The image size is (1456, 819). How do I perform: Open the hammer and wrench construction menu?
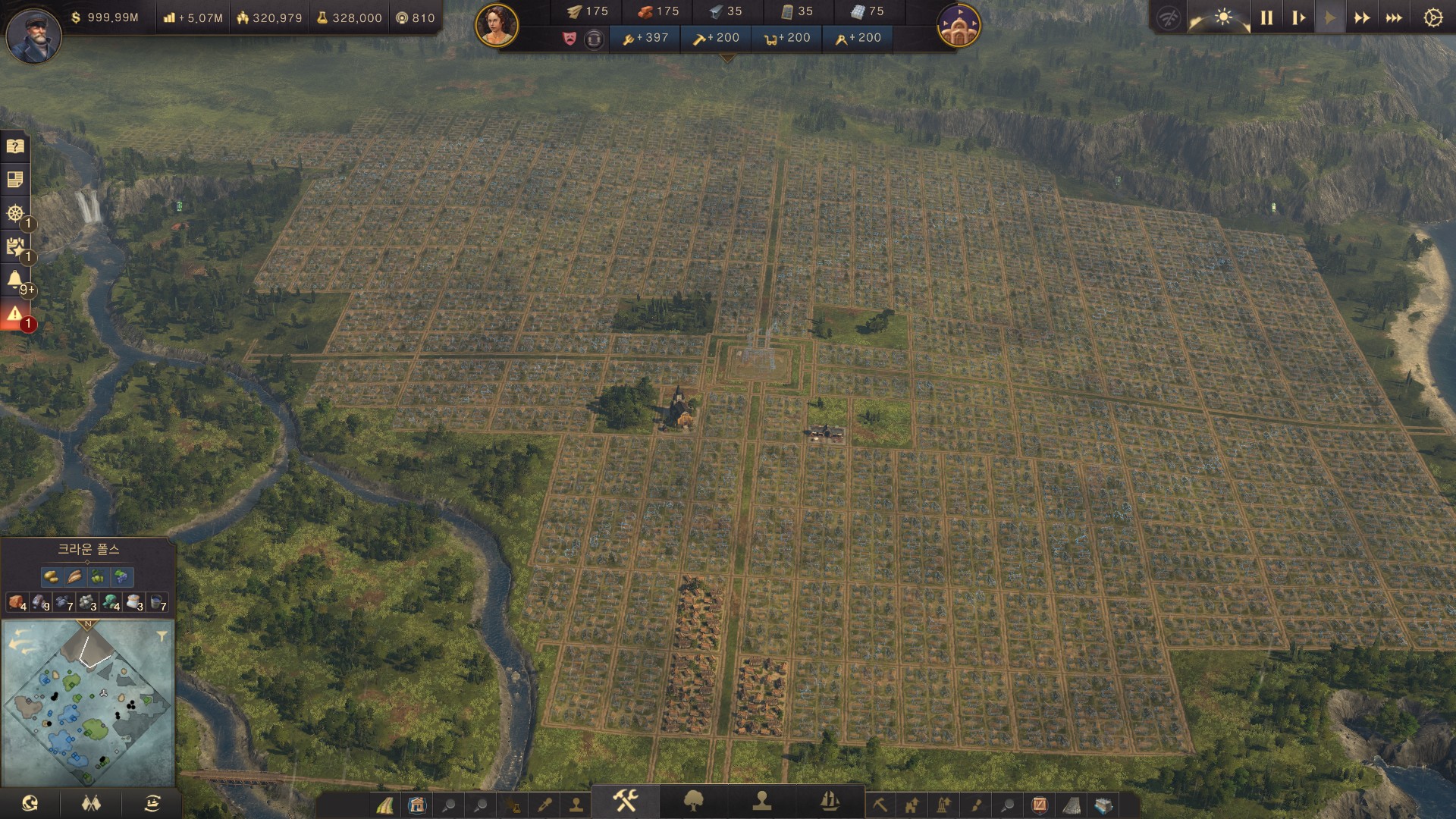625,801
